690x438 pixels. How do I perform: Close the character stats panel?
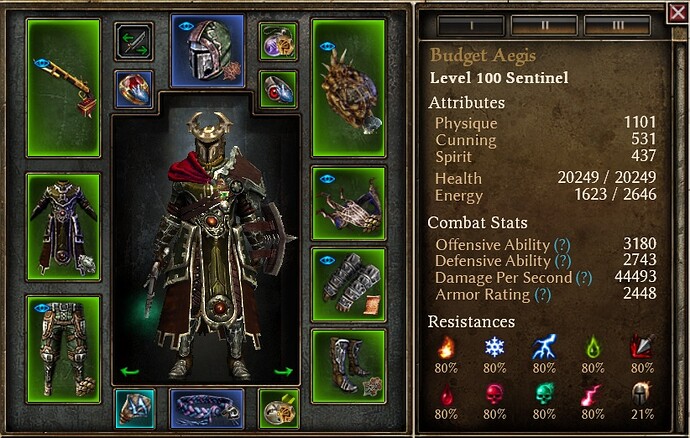[677, 13]
